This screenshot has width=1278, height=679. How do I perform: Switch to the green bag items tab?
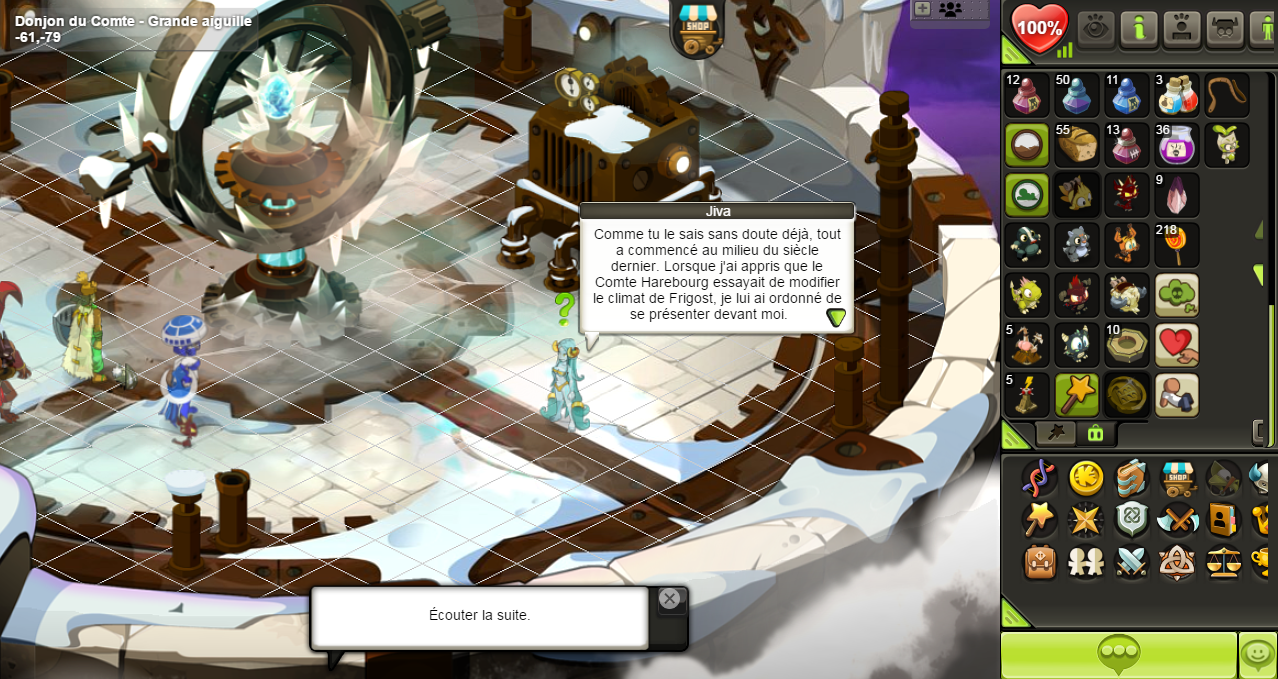coord(1096,433)
